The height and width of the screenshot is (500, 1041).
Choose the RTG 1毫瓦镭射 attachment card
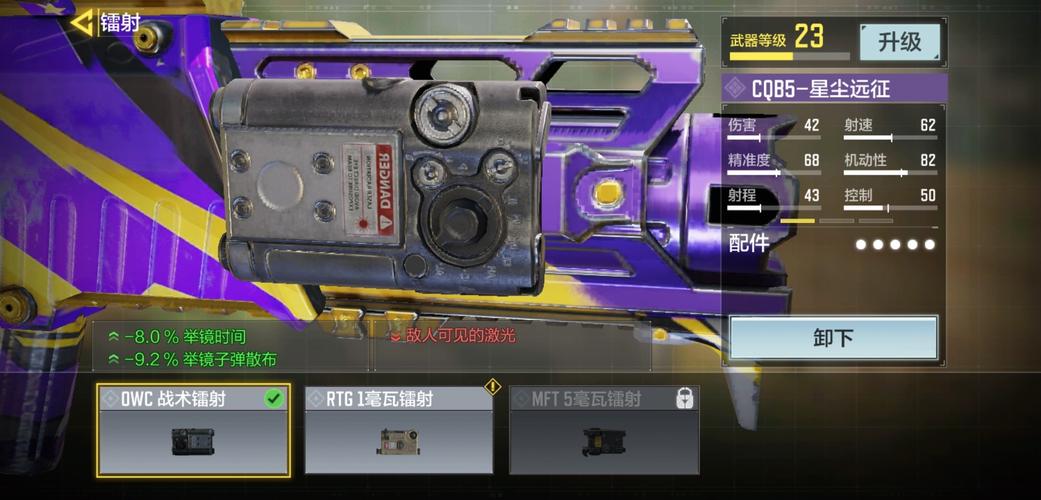click(398, 429)
